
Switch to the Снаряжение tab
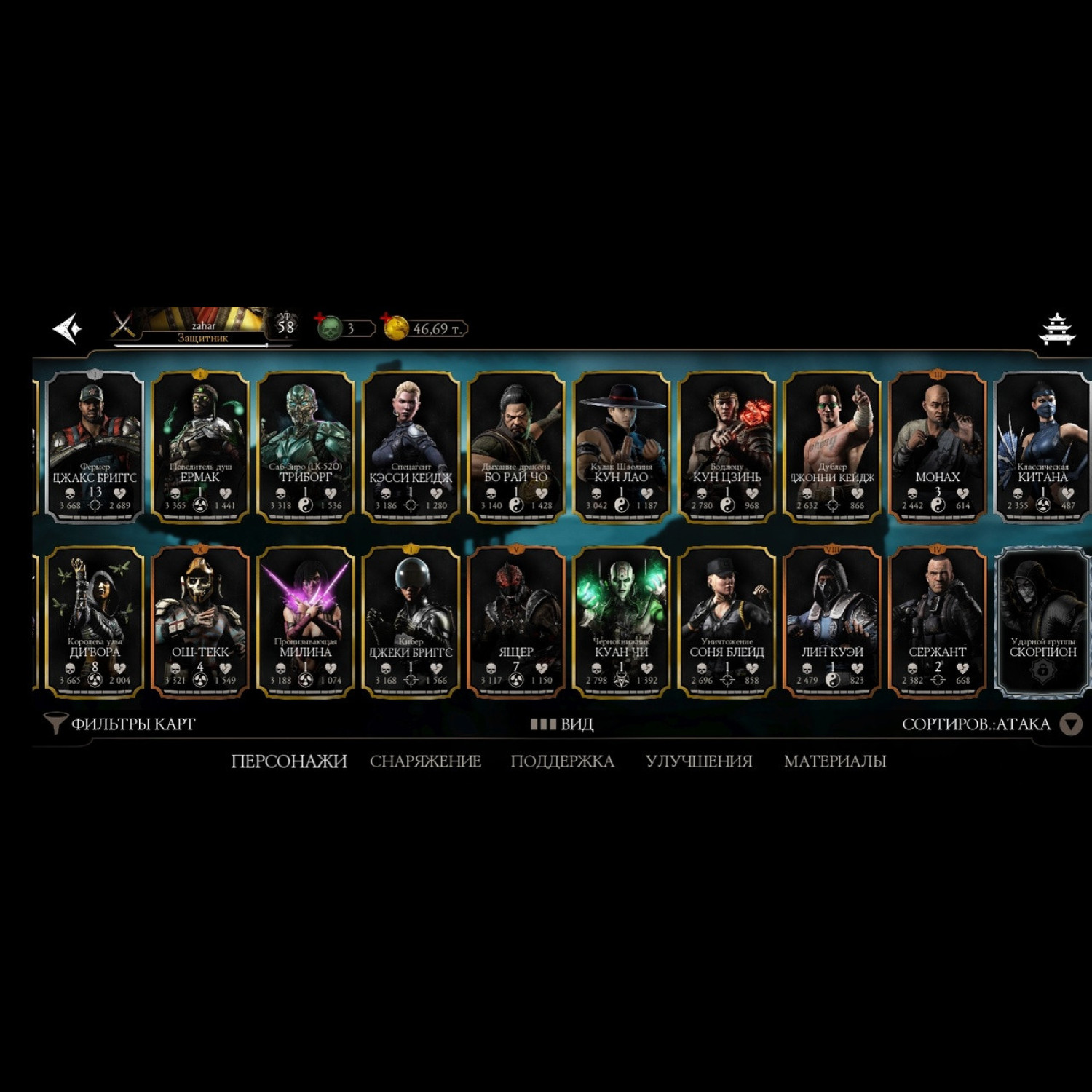click(425, 761)
